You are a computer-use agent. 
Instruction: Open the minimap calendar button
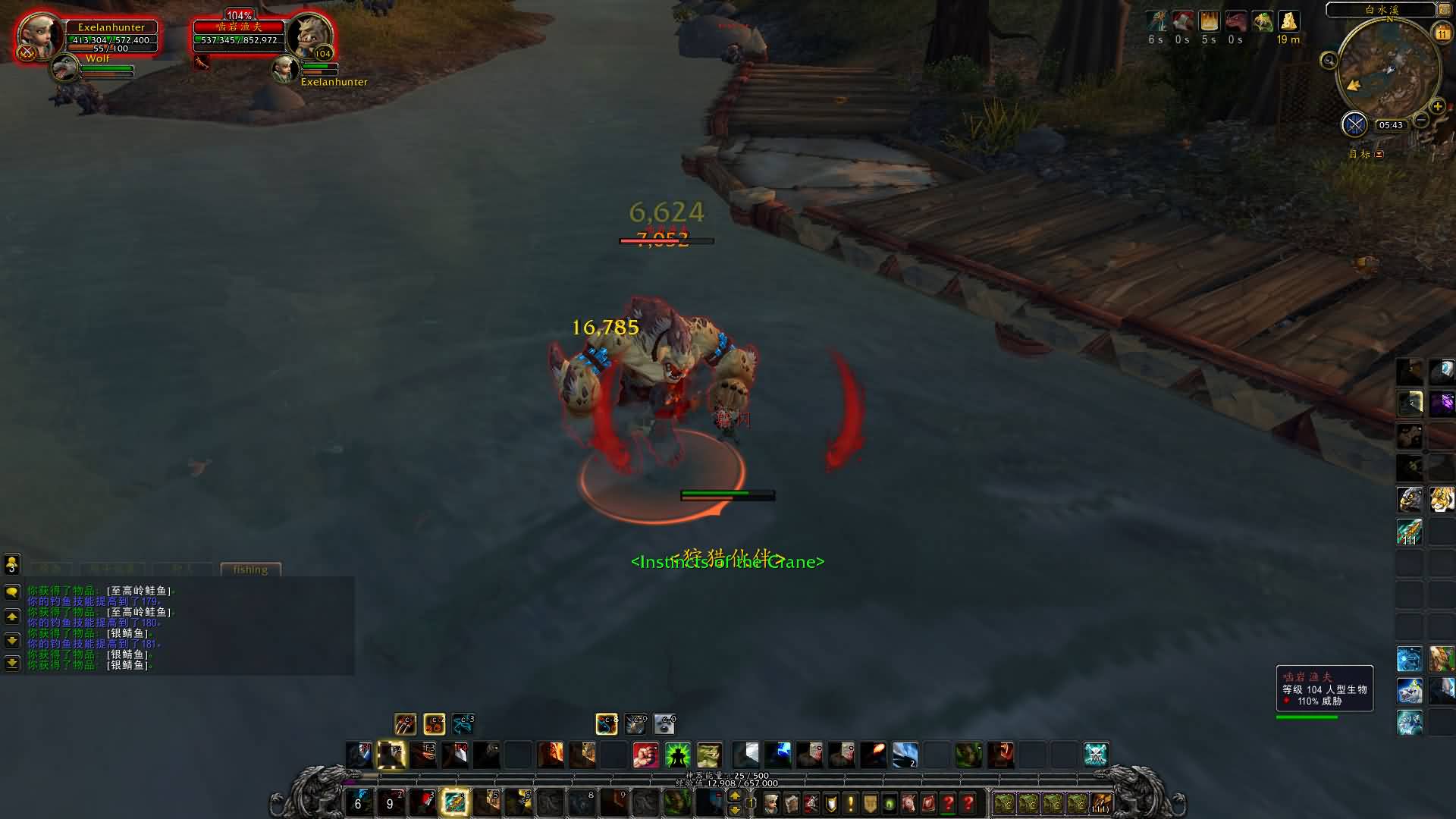coord(1442,33)
